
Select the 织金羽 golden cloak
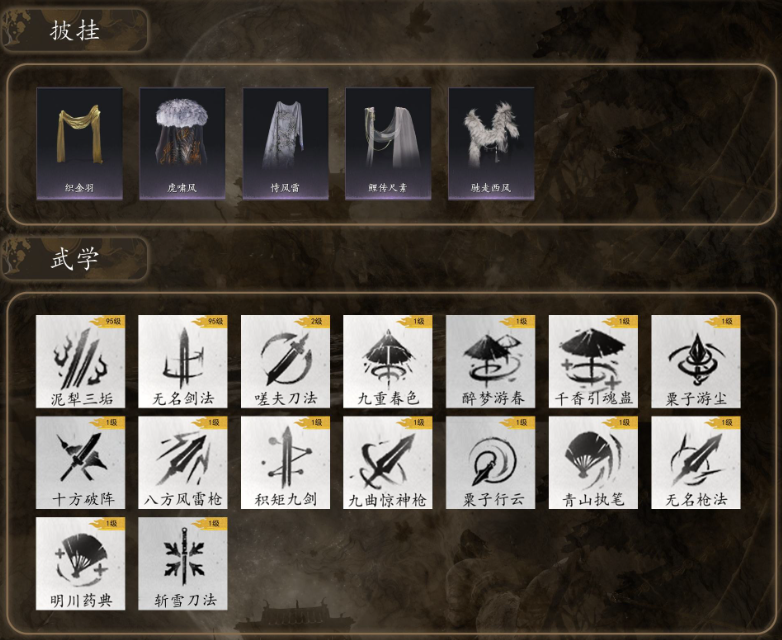tap(80, 143)
